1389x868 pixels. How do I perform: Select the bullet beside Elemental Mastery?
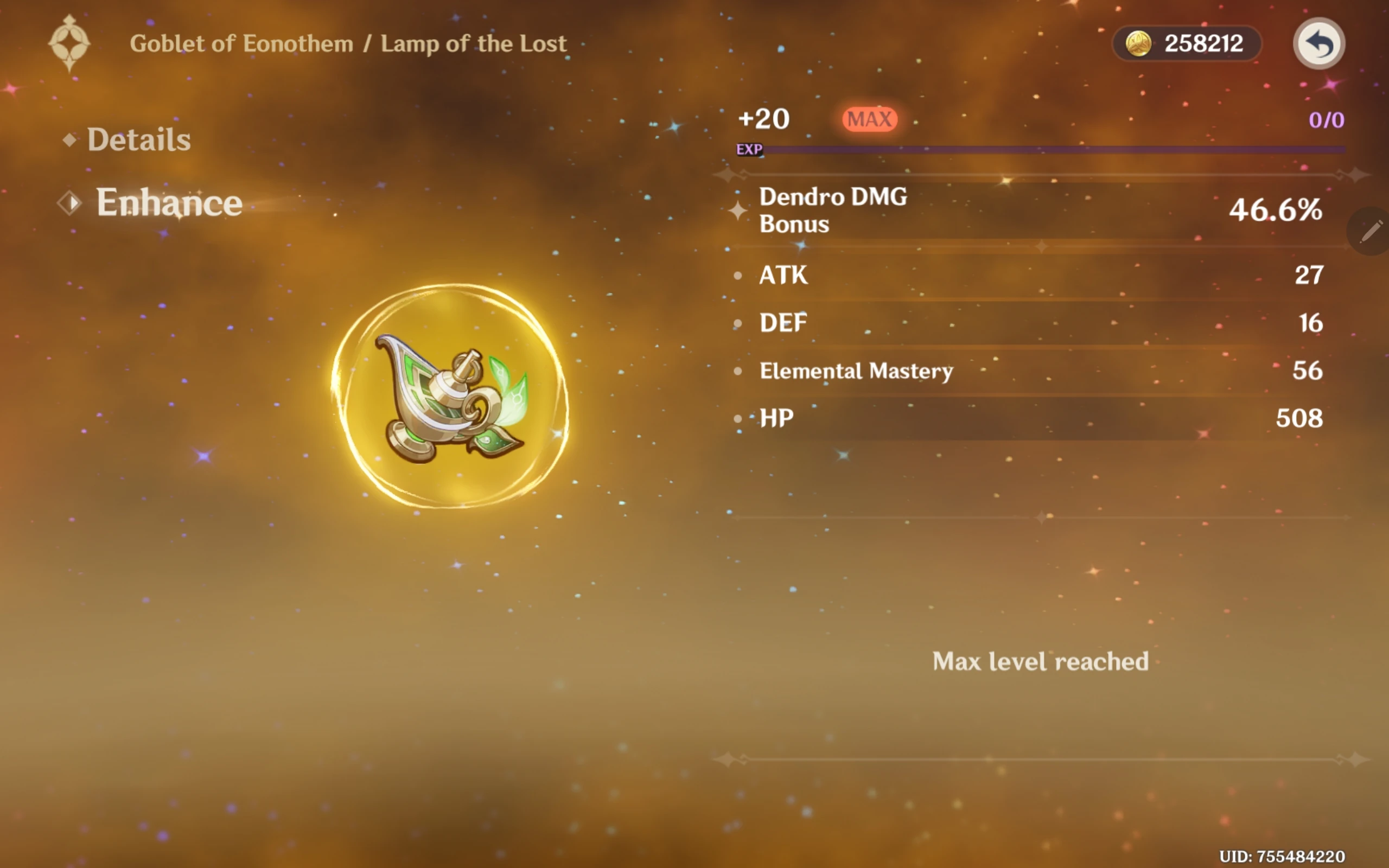click(x=738, y=372)
